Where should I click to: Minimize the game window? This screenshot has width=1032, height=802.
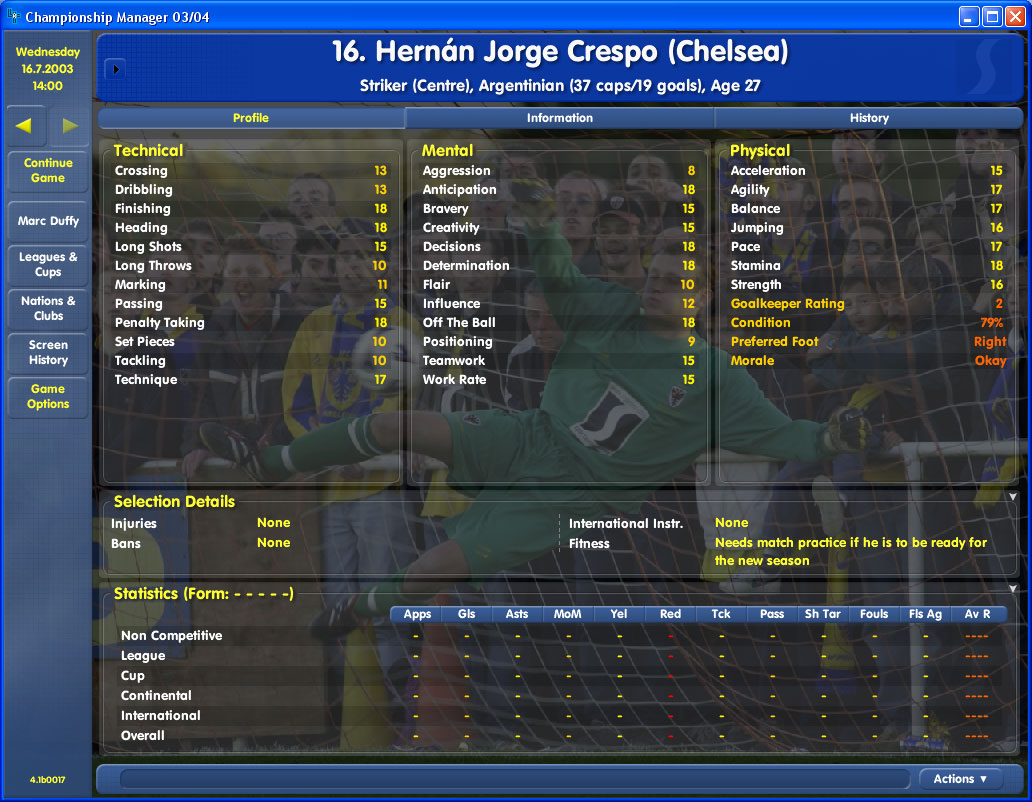click(968, 16)
